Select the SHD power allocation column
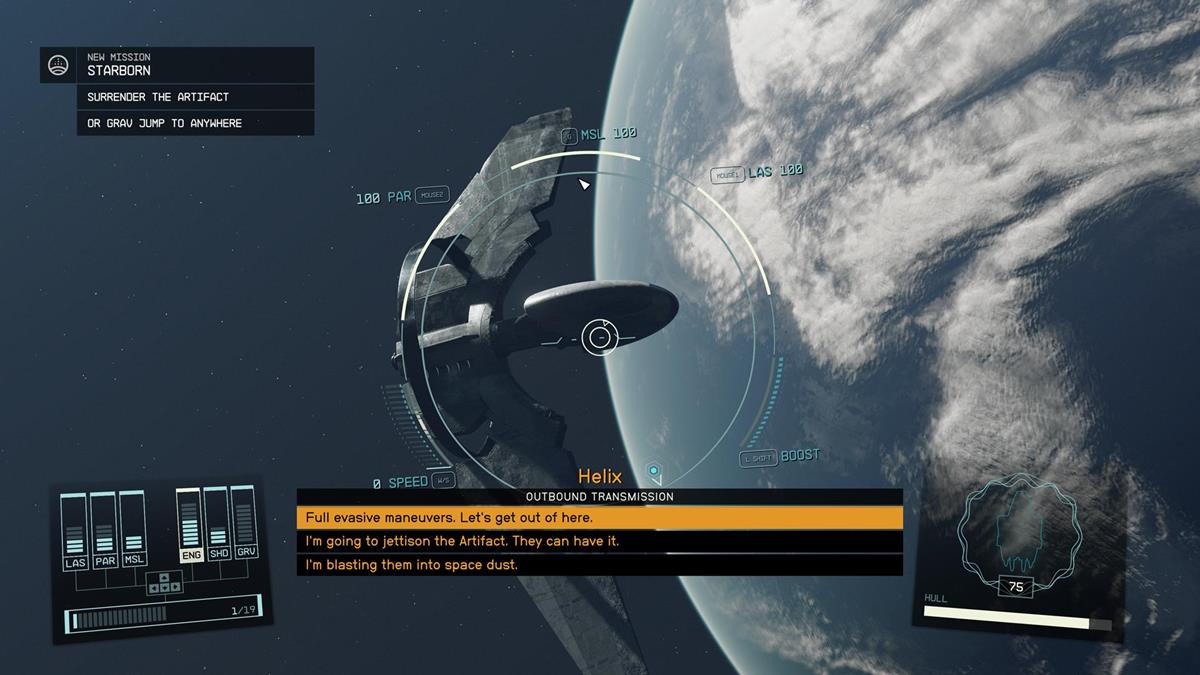Image resolution: width=1200 pixels, height=675 pixels. click(x=218, y=526)
